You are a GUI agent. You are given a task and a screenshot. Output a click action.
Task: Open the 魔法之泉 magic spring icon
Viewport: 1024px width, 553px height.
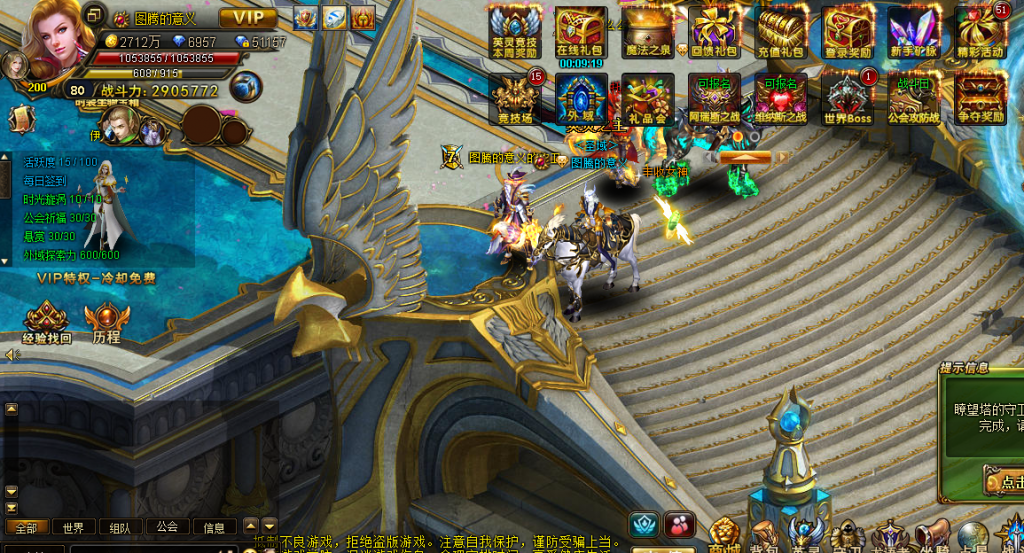648,32
